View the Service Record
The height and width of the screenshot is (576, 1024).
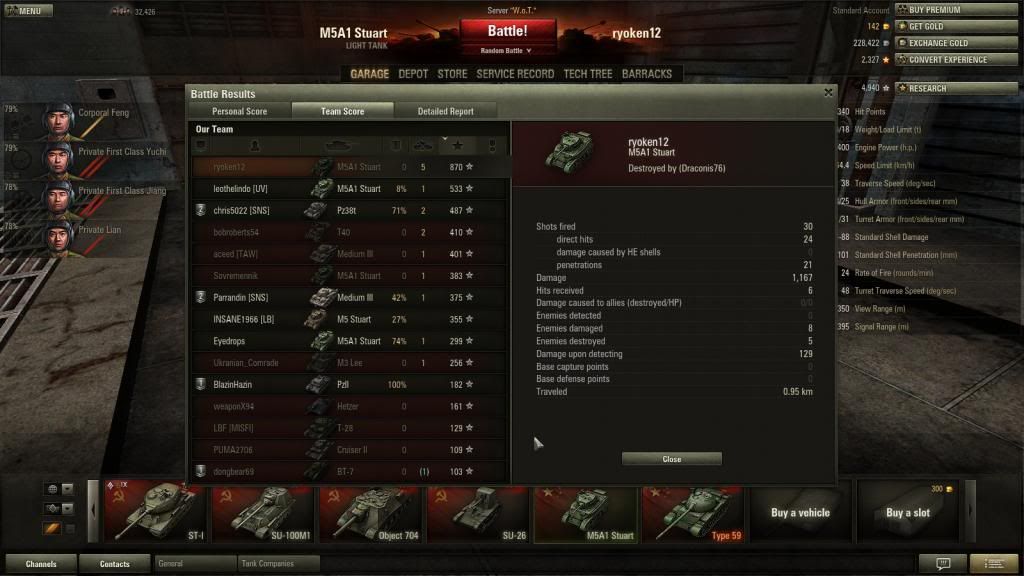pyautogui.click(x=515, y=74)
